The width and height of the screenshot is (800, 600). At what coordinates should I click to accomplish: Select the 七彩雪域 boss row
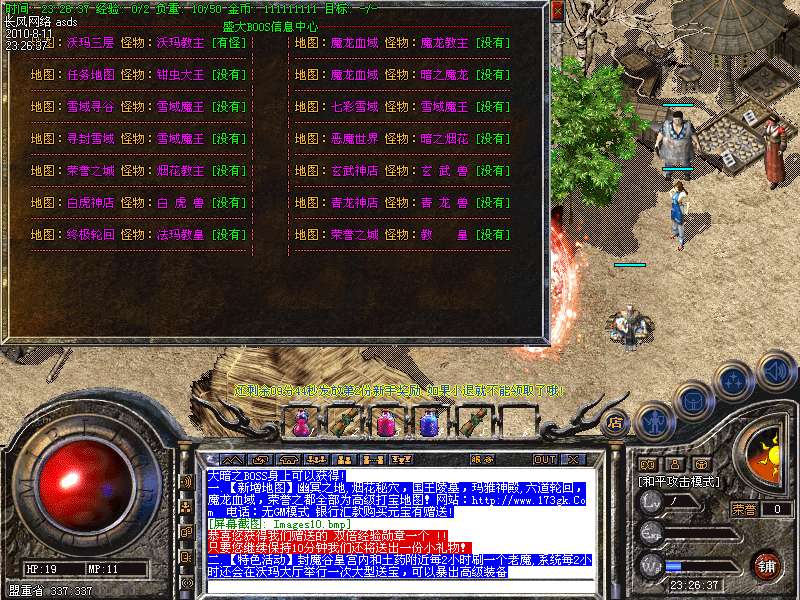click(x=402, y=107)
